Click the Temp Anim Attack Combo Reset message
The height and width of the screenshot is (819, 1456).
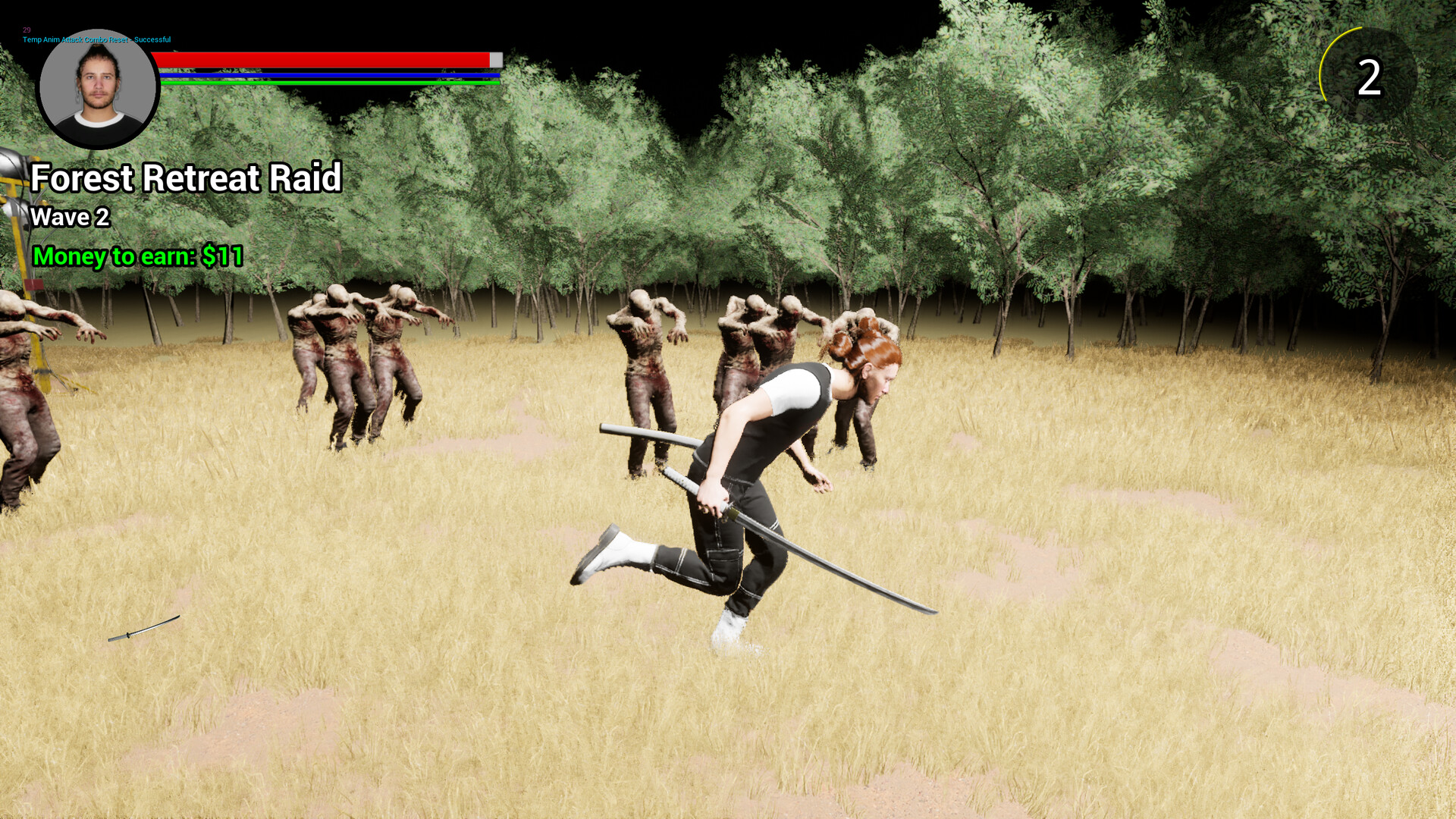[x=96, y=39]
